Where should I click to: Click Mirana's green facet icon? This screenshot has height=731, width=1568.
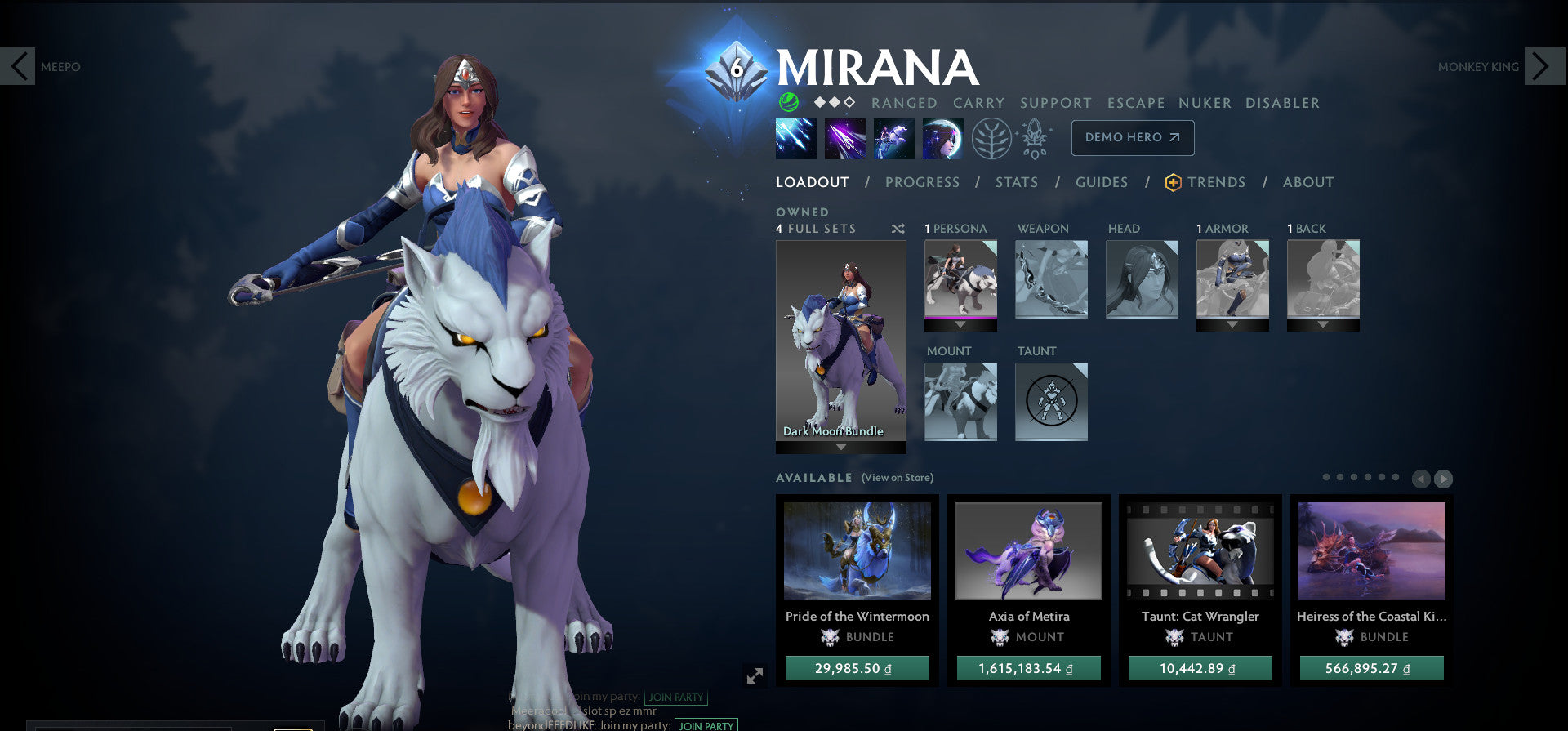787,103
